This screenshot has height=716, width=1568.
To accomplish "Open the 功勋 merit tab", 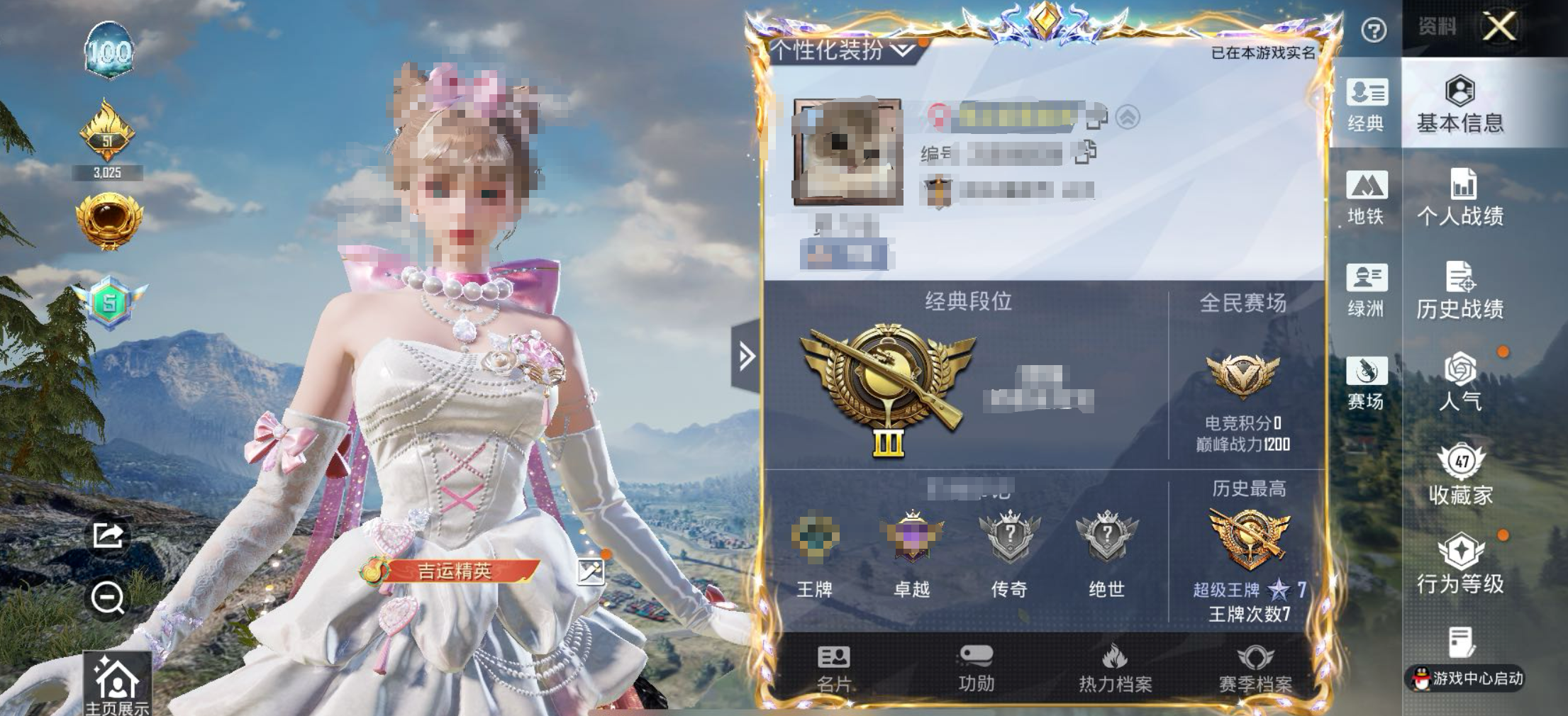I will click(x=976, y=668).
